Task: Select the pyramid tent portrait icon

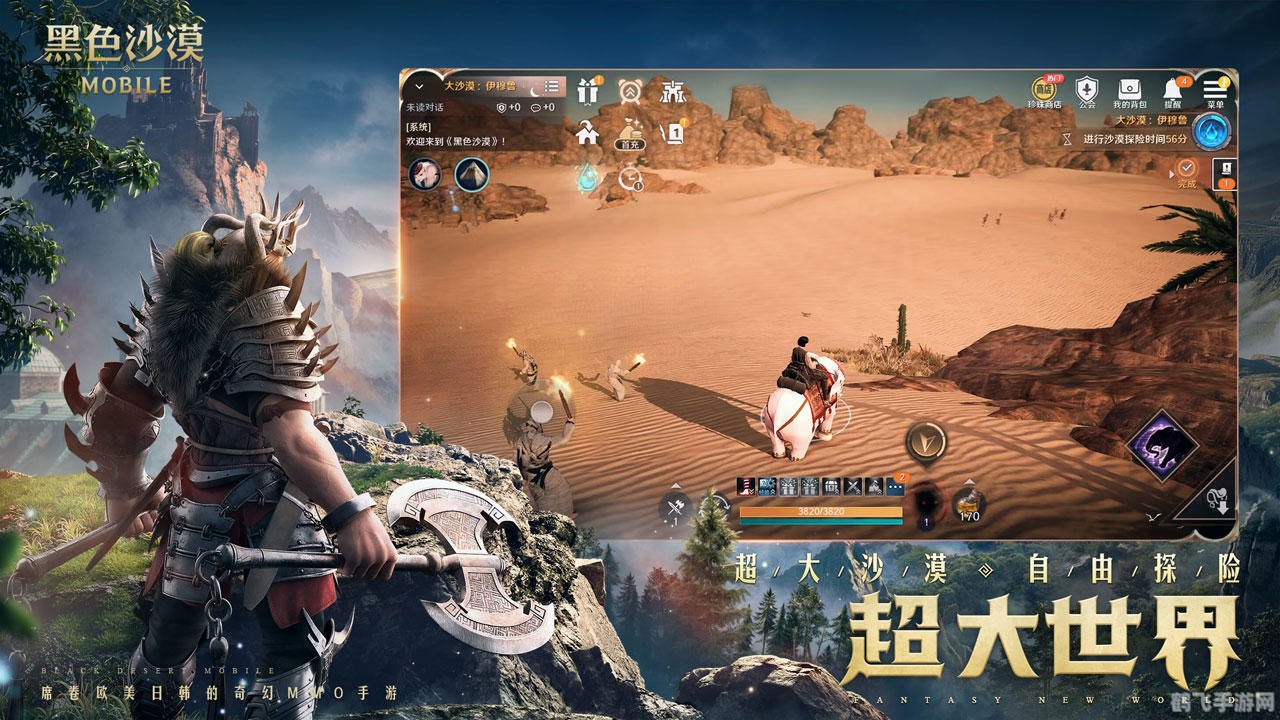Action: (x=471, y=174)
